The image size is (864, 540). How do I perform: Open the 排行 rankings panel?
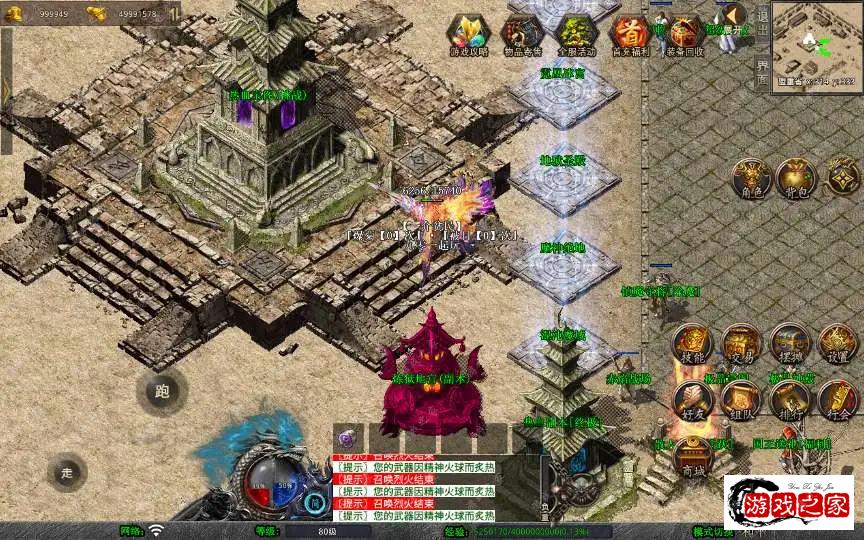(x=789, y=399)
